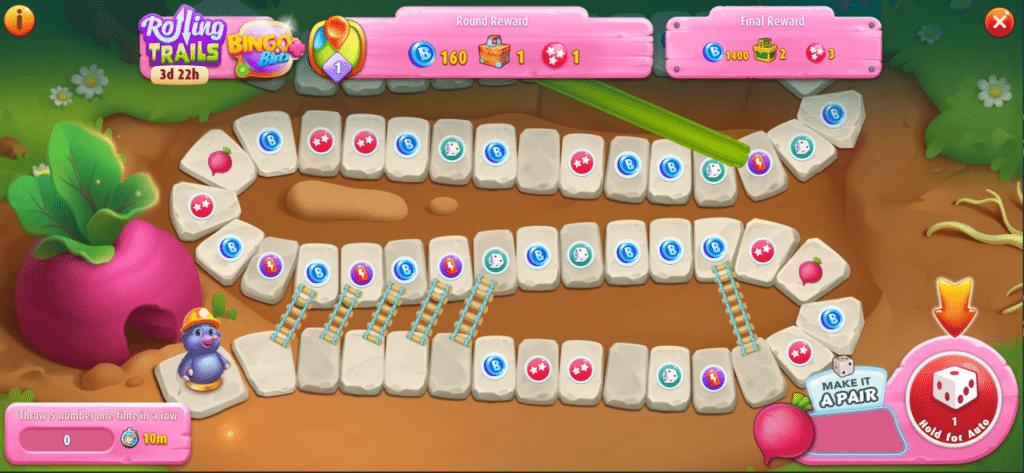View the Final Reward panel
The width and height of the screenshot is (1024, 473).
771,45
